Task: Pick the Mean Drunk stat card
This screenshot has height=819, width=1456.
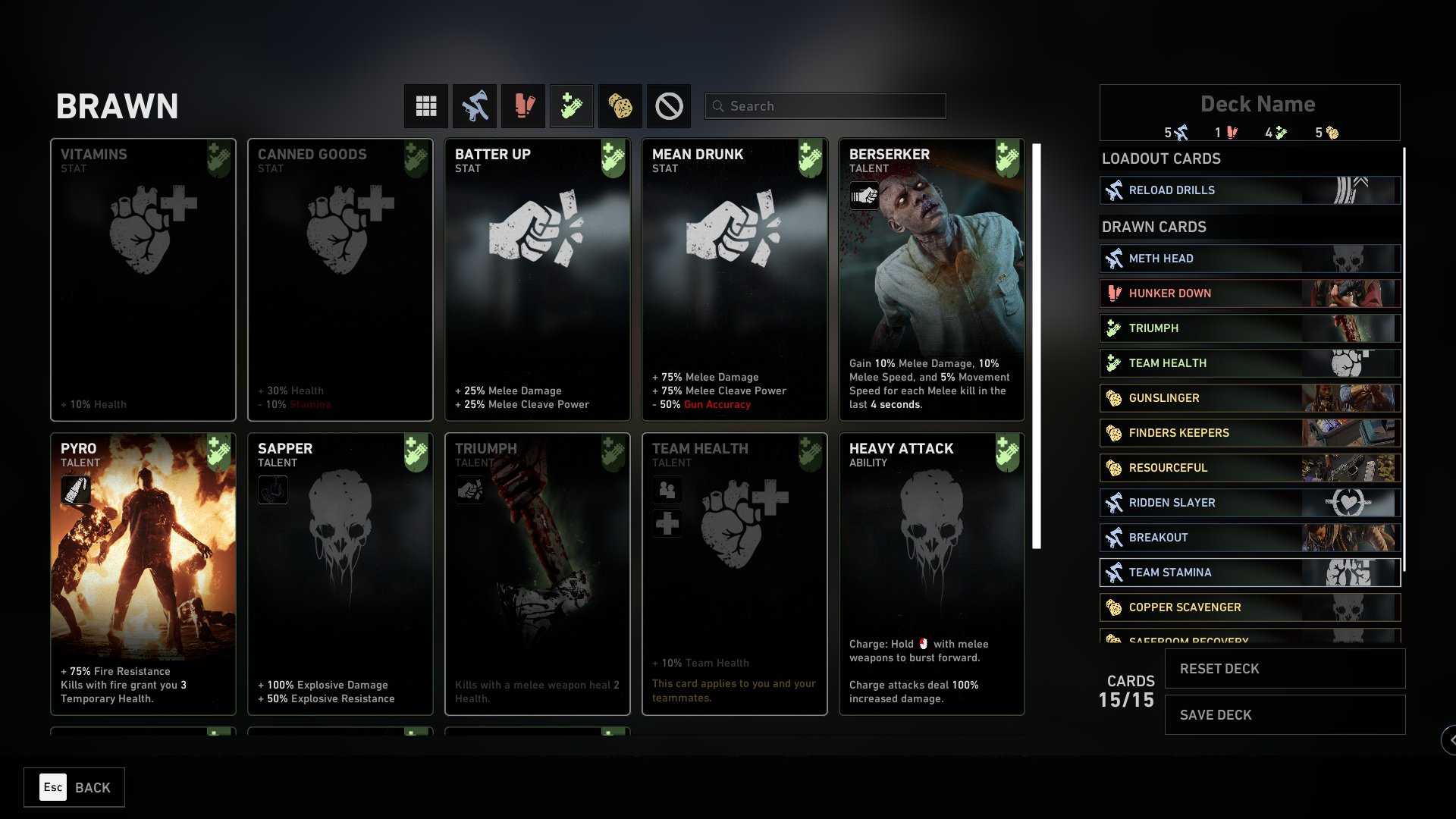Action: (x=734, y=279)
